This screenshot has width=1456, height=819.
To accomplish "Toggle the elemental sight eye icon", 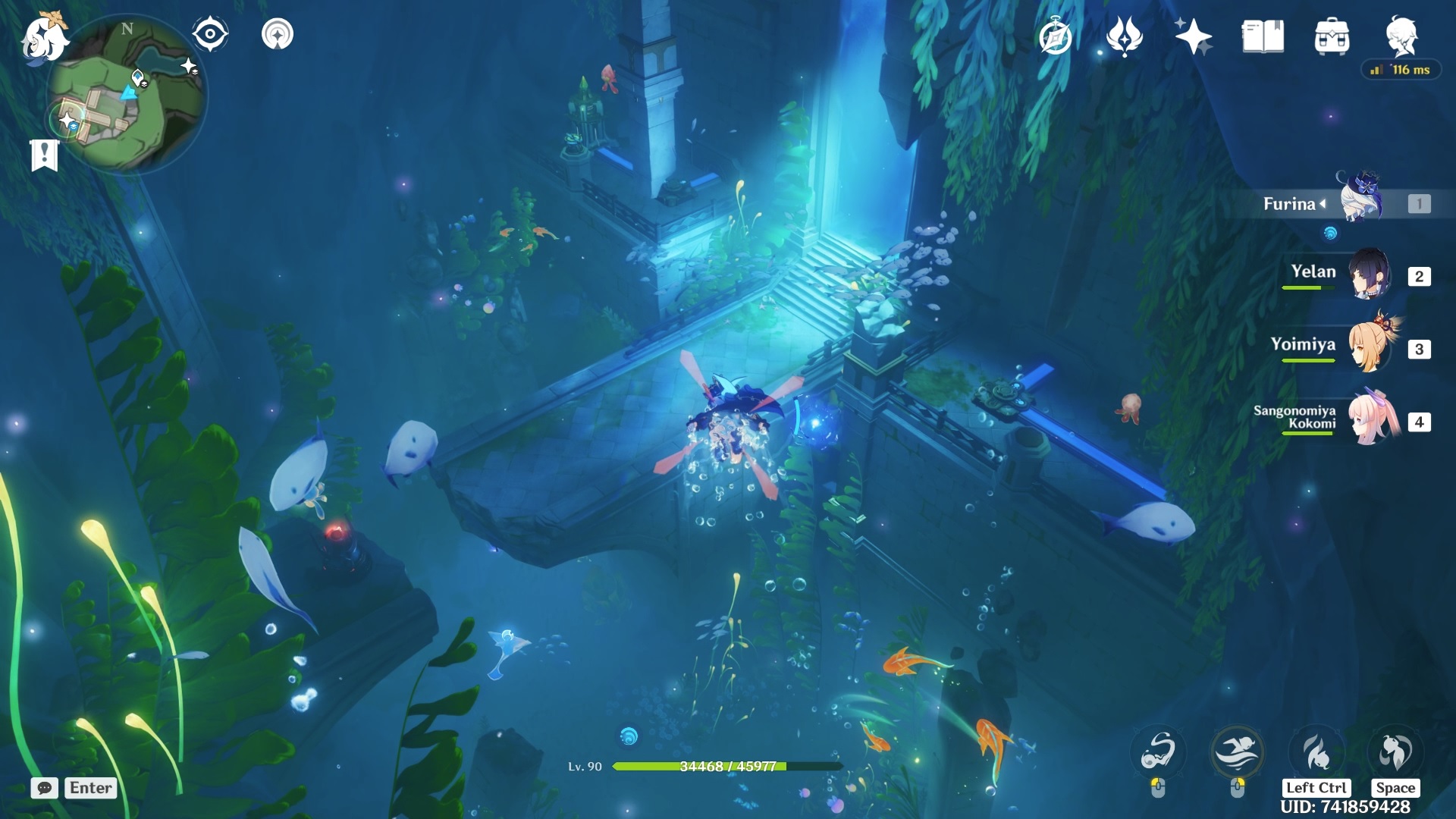I will pyautogui.click(x=210, y=34).
